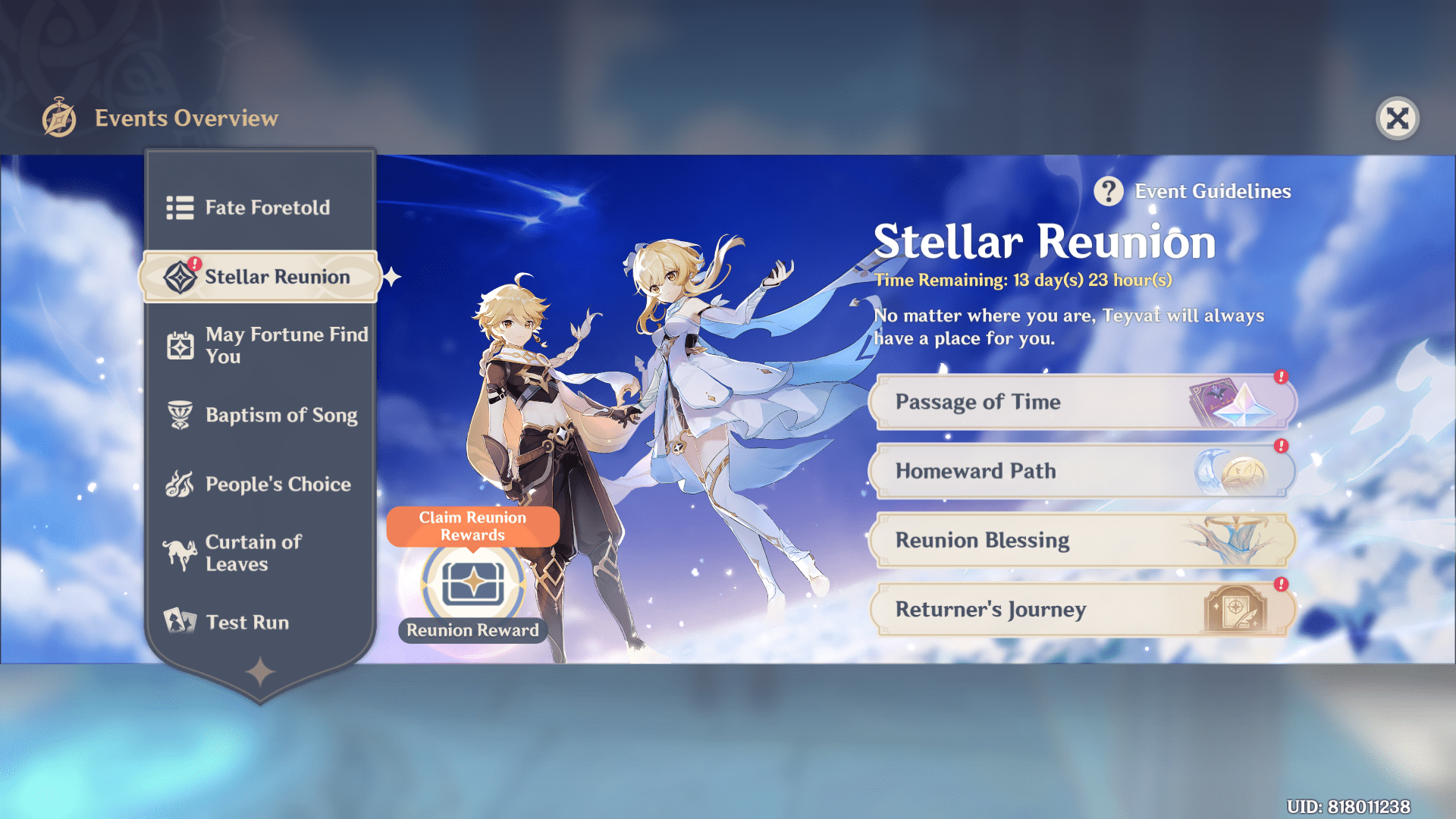
Task: Open the Reunion Blessing entry
Action: (1081, 540)
